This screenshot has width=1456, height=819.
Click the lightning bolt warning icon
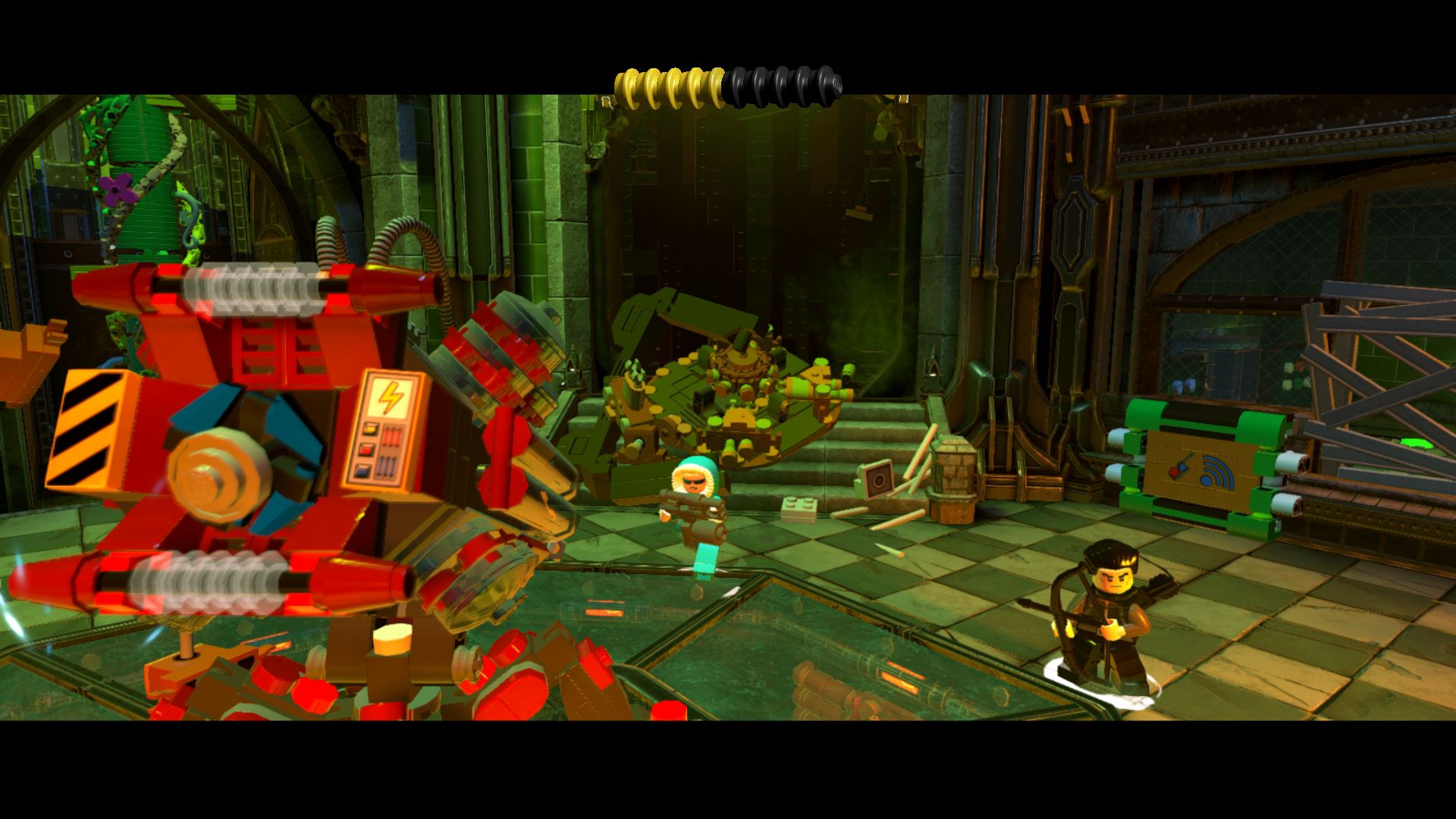pyautogui.click(x=391, y=397)
